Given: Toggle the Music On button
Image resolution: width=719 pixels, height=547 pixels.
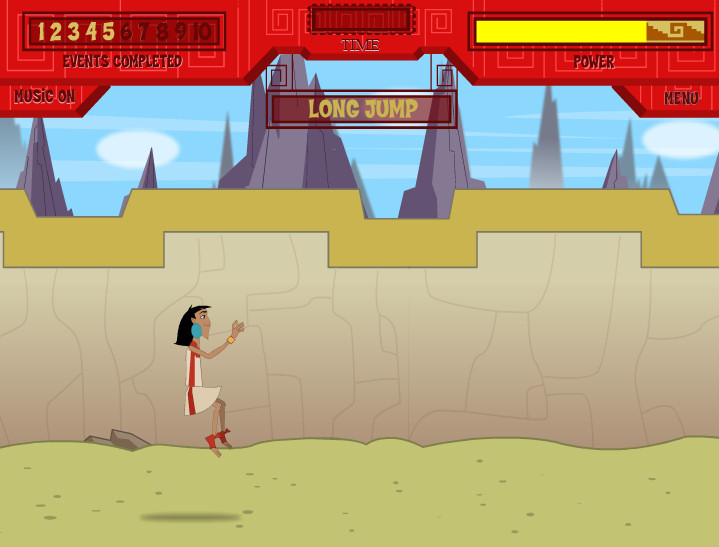Looking at the screenshot, I should [45, 97].
